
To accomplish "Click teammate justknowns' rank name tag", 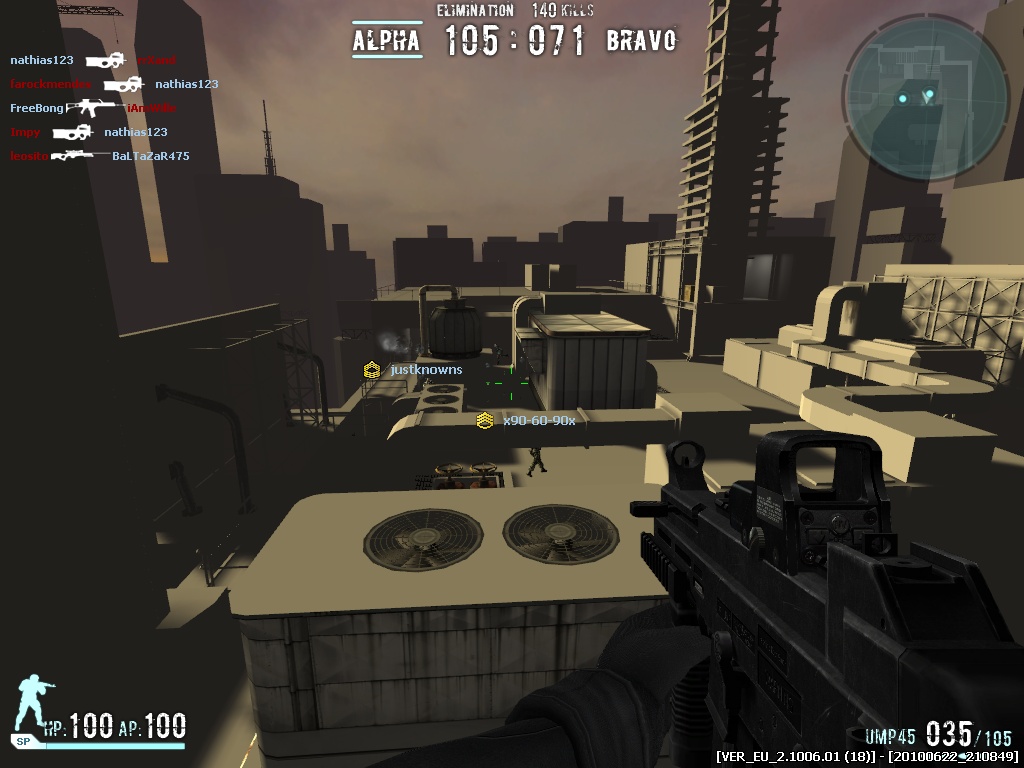I will pyautogui.click(x=415, y=370).
